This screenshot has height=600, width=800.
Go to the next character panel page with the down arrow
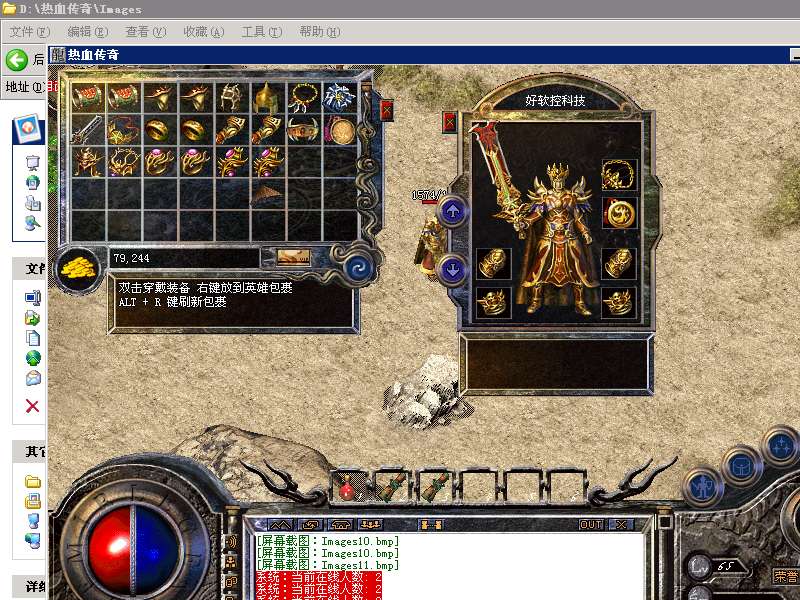pos(452,268)
